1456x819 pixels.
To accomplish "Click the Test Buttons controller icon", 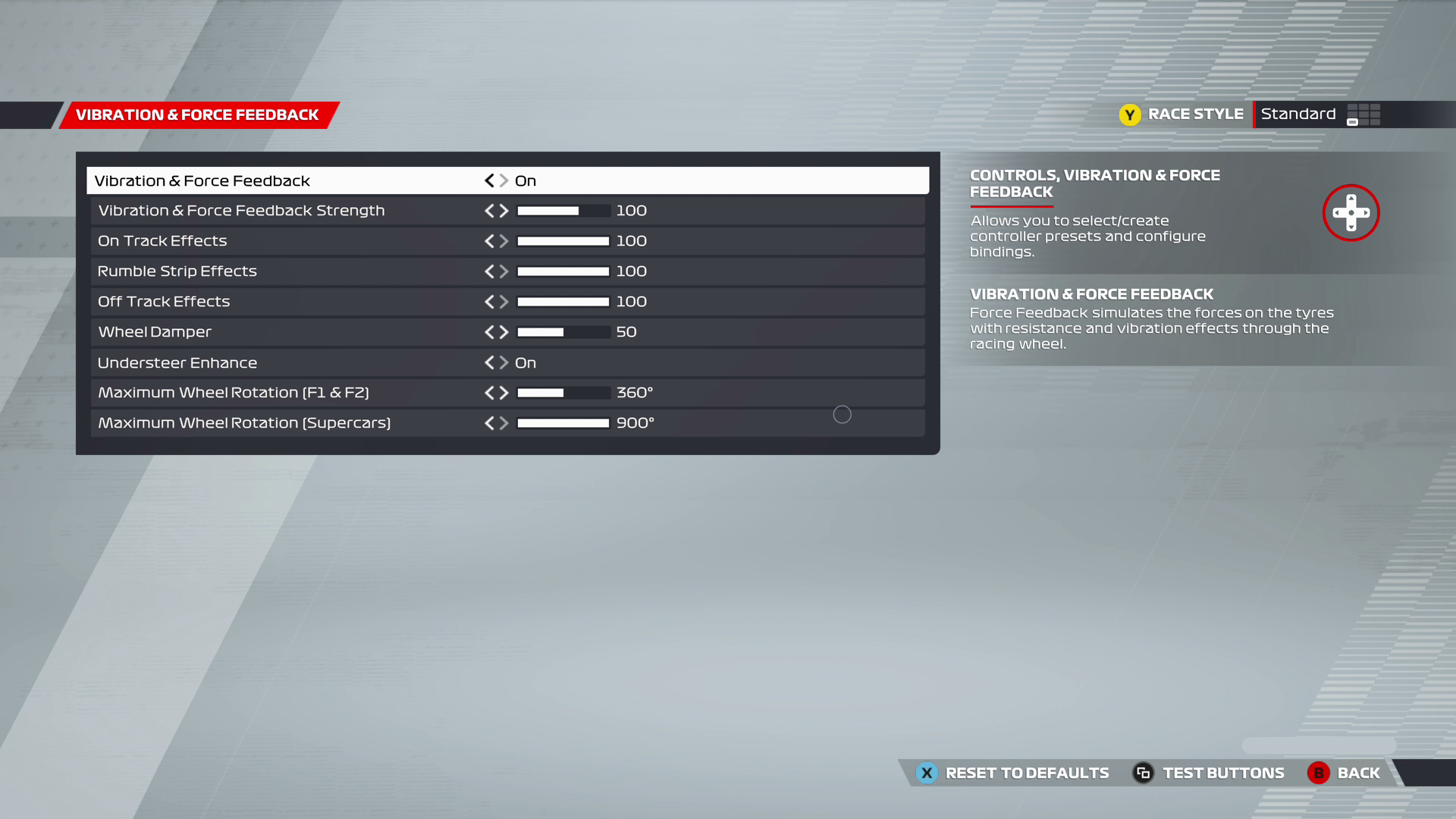I will [1144, 773].
